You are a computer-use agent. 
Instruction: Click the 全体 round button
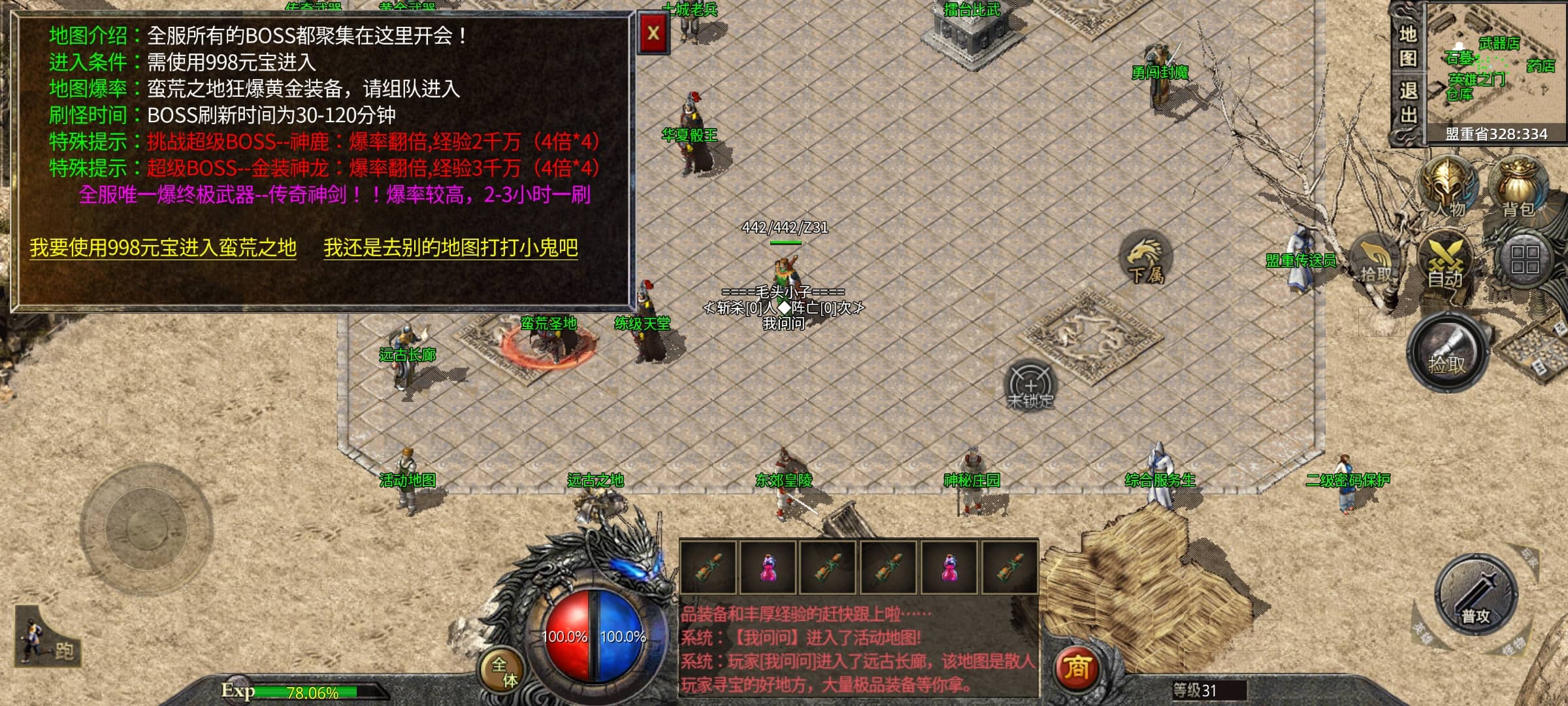[x=504, y=672]
